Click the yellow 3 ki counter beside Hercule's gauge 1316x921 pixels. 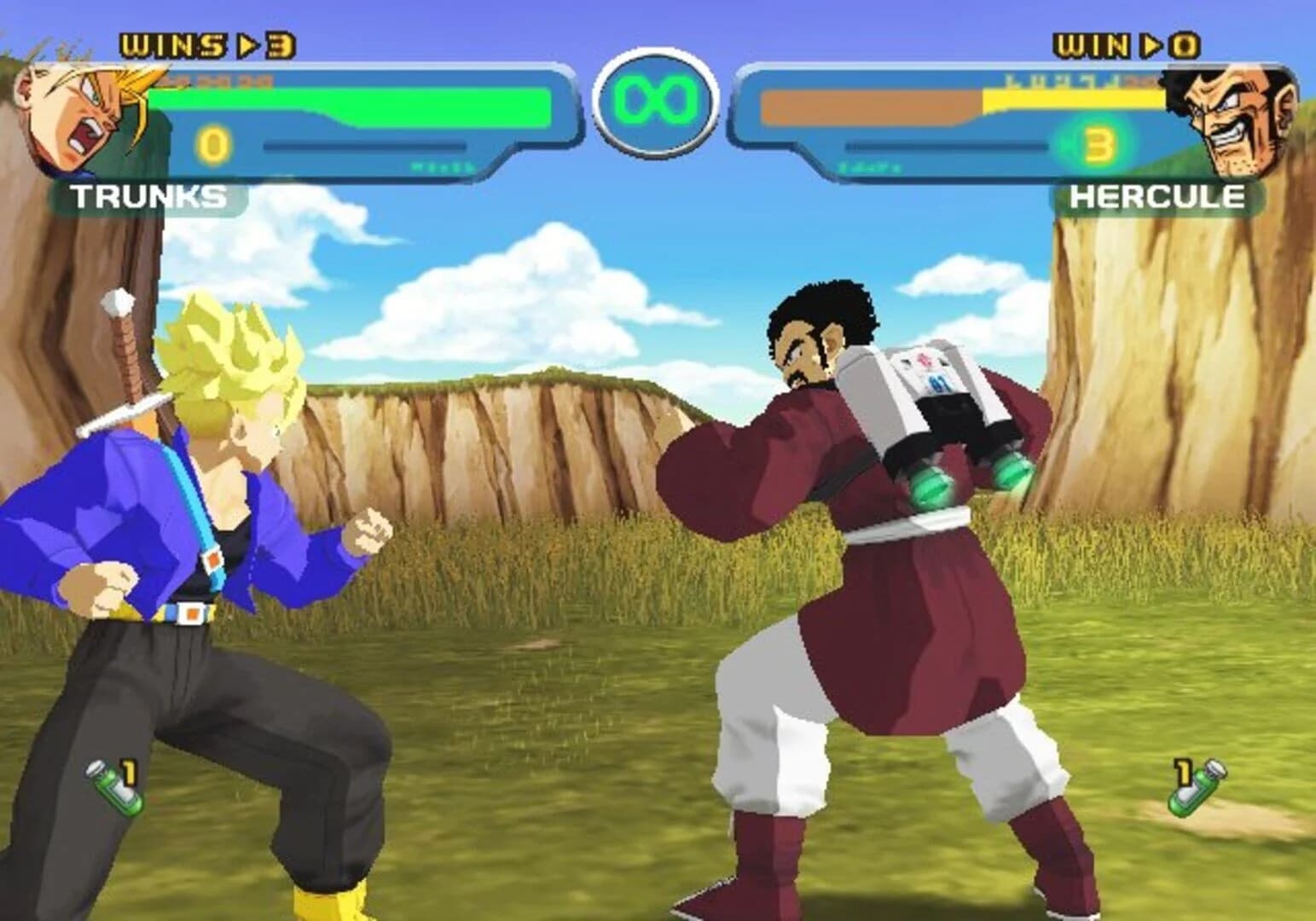pyautogui.click(x=1099, y=147)
